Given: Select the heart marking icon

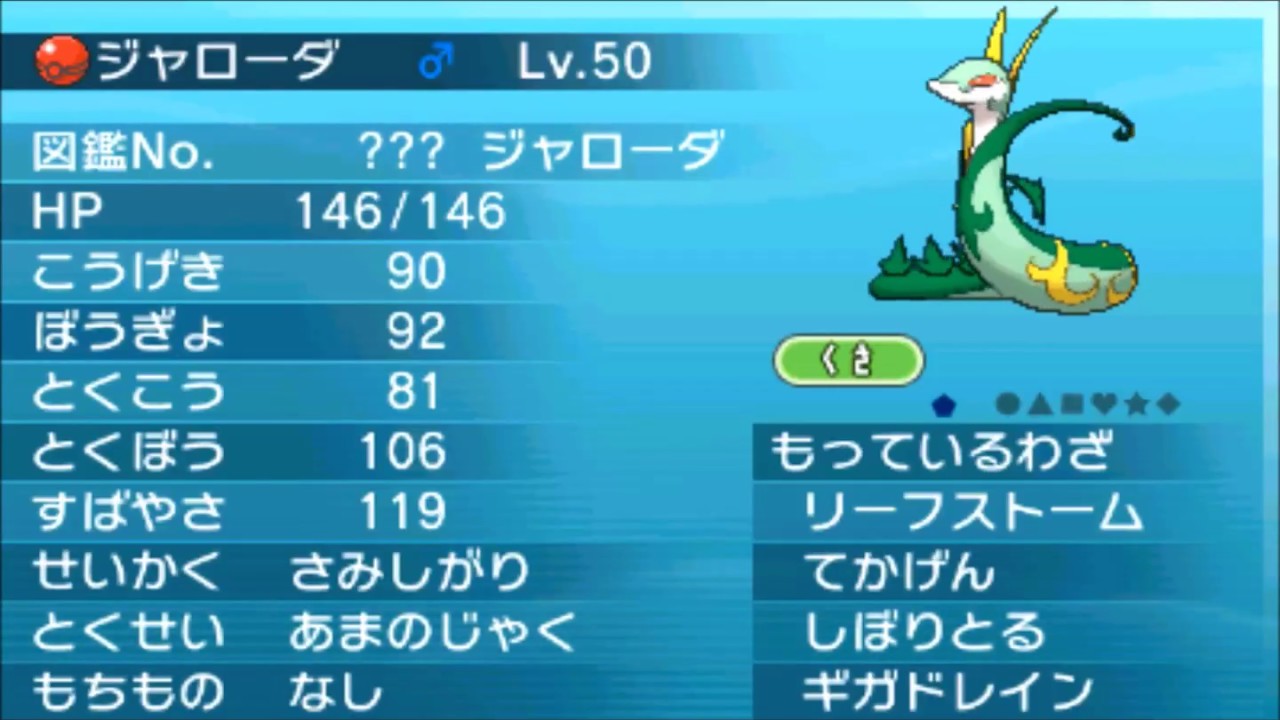Looking at the screenshot, I should [x=1103, y=404].
